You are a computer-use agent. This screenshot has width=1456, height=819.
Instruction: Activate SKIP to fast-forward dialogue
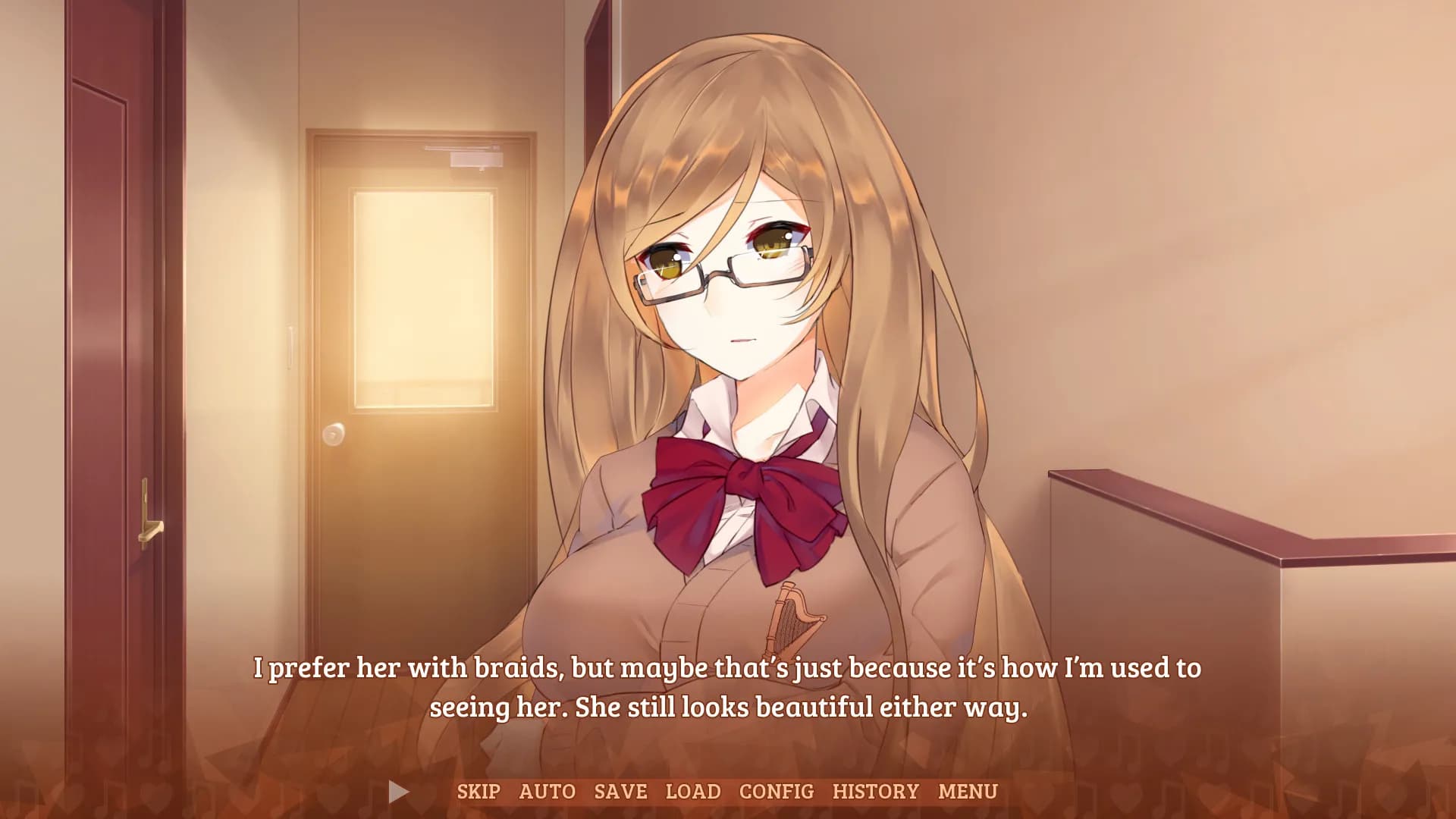tap(479, 791)
